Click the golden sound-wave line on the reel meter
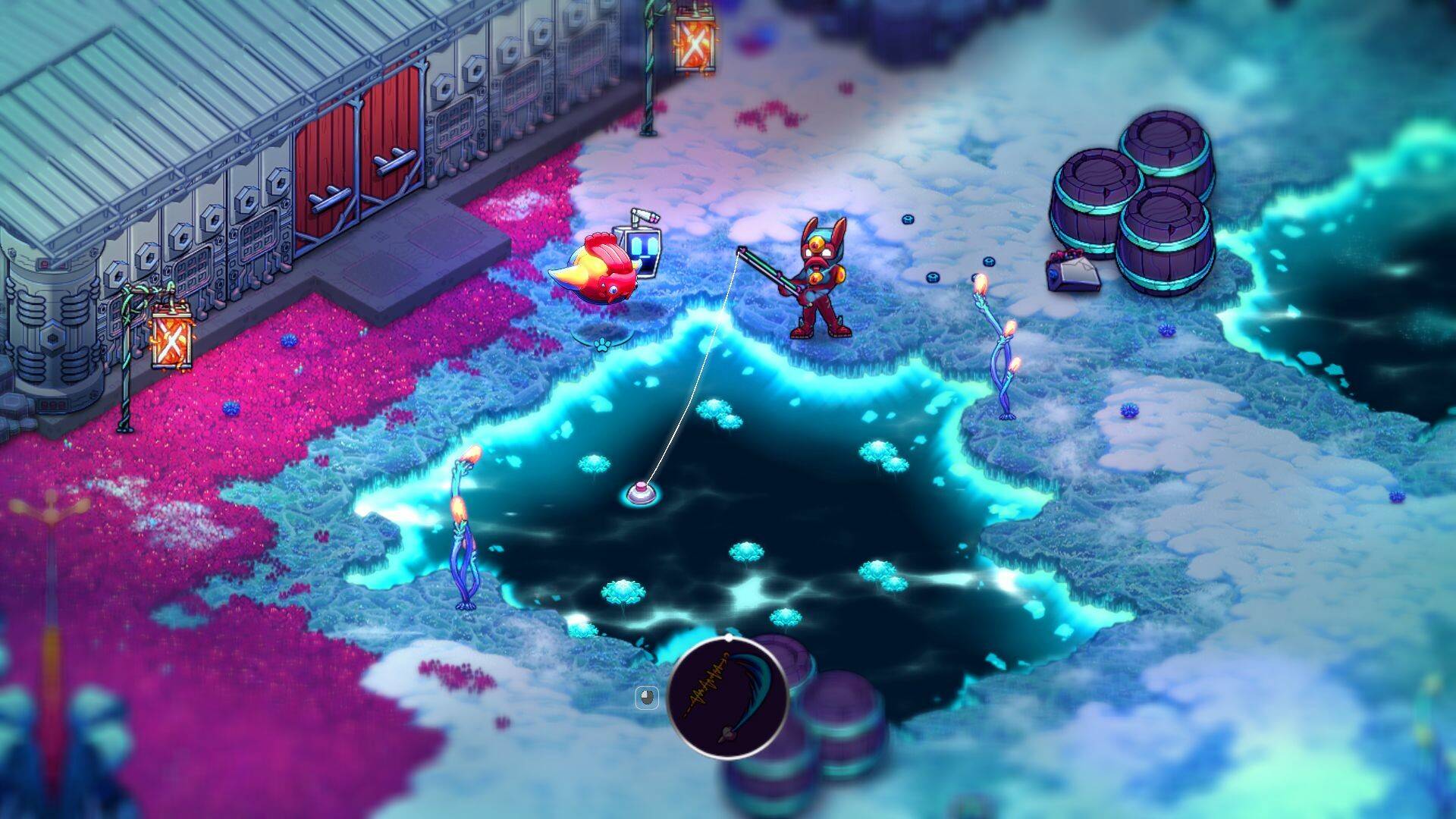Image resolution: width=1456 pixels, height=819 pixels. coord(704,682)
